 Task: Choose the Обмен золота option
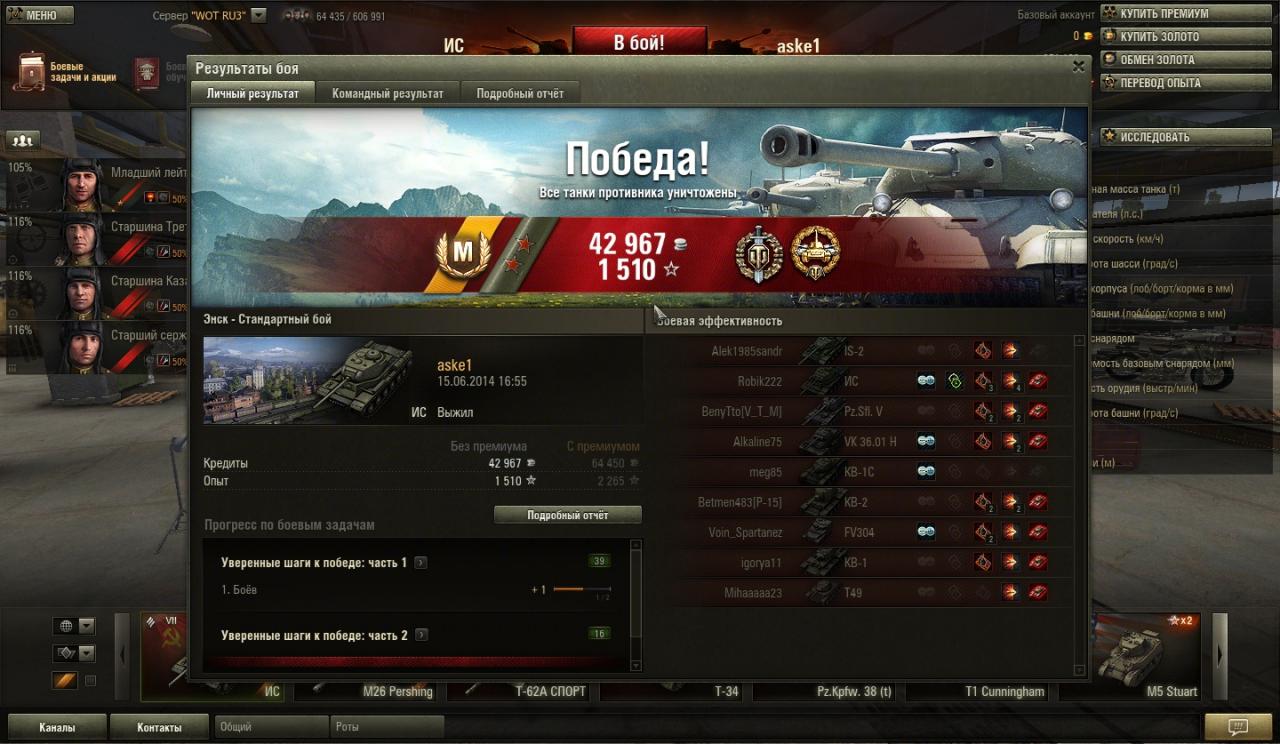[x=1157, y=60]
